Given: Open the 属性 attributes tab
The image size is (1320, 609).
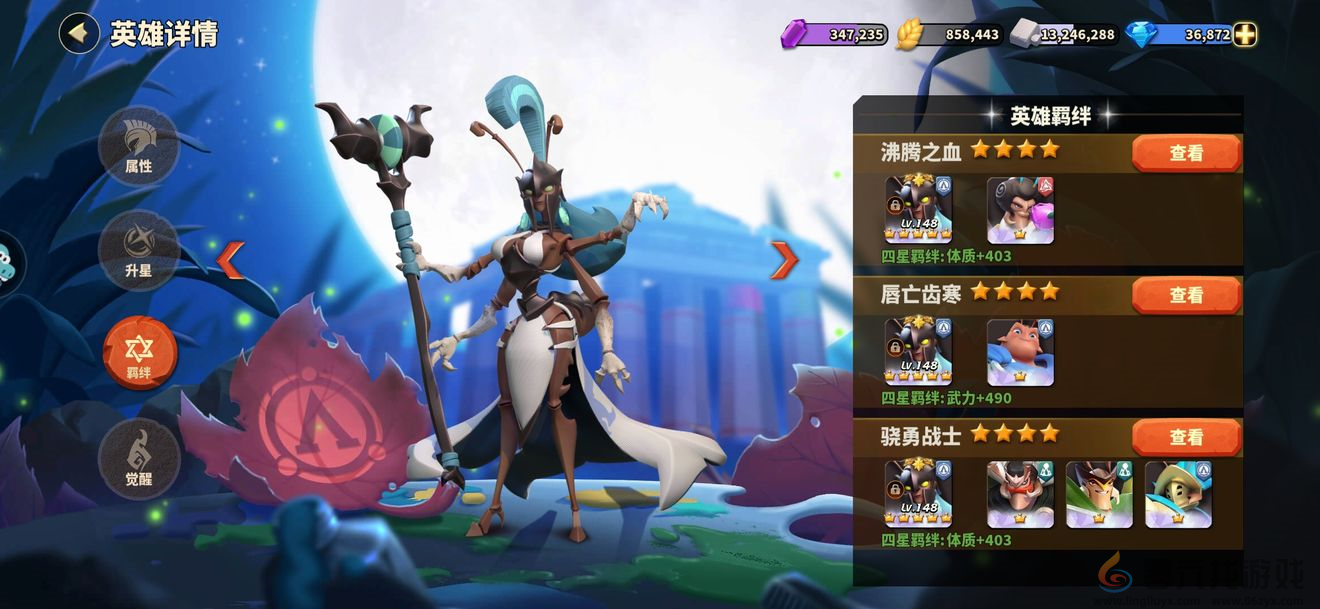Looking at the screenshot, I should coord(139,146).
